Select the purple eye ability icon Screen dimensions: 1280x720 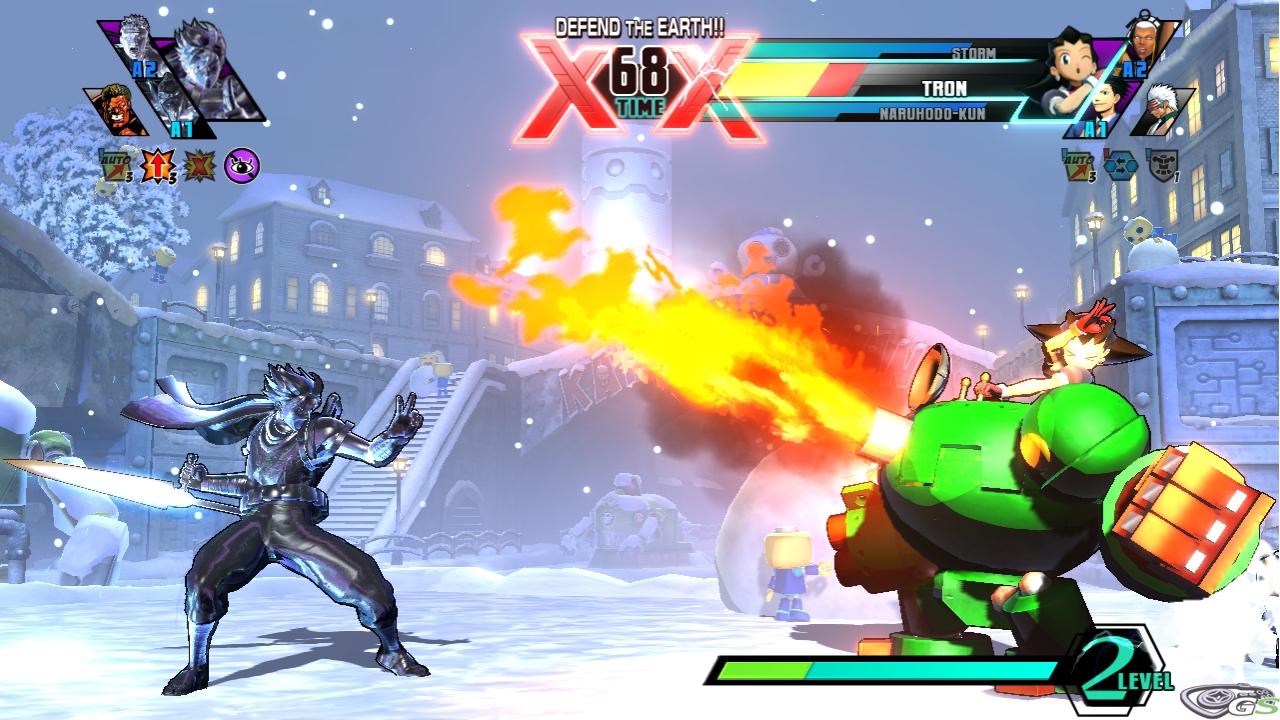(243, 165)
